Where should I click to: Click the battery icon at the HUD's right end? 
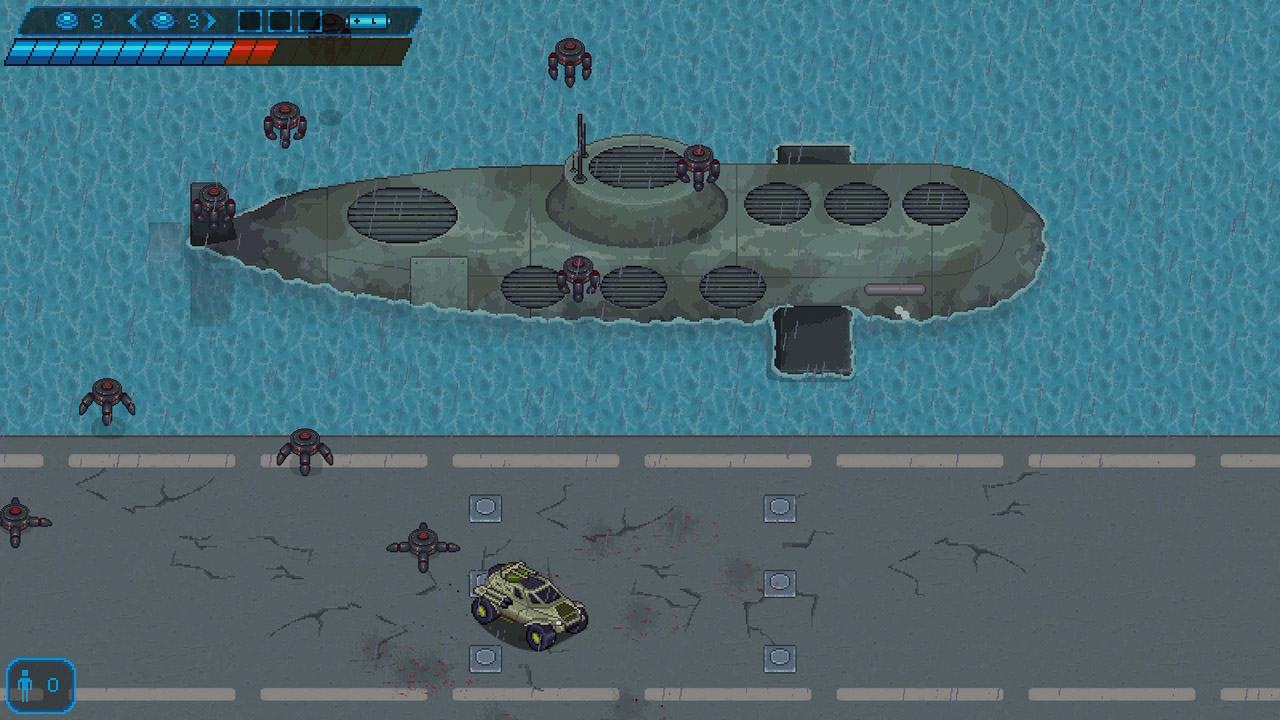[367, 20]
